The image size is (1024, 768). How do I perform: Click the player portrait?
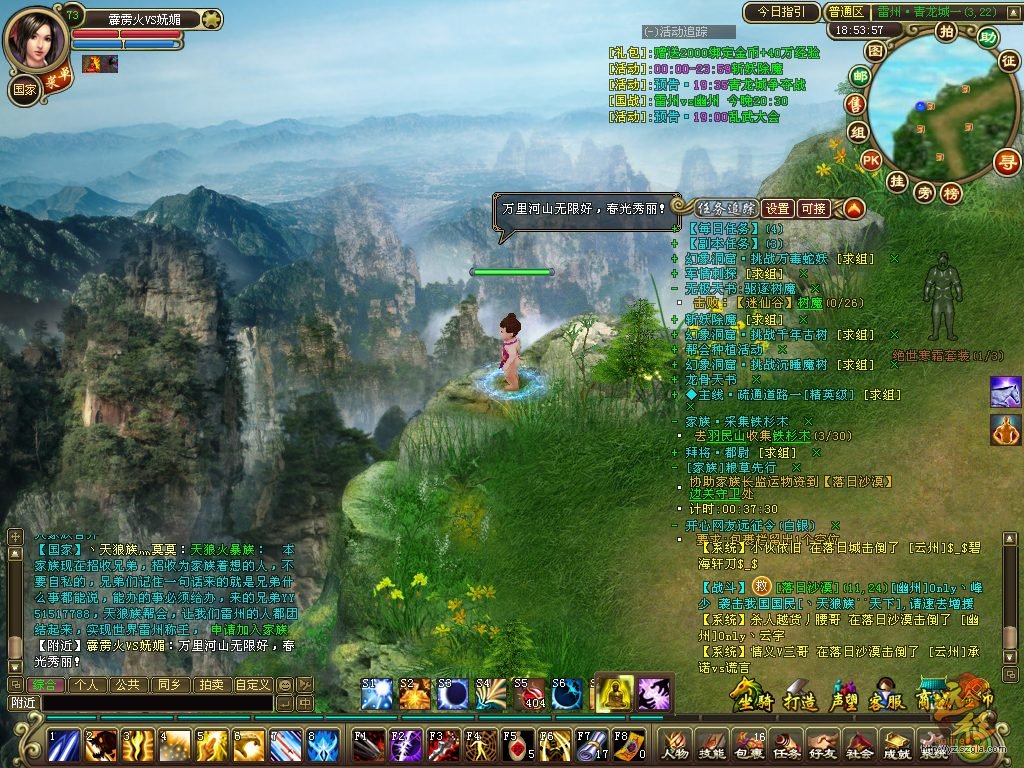(34, 38)
